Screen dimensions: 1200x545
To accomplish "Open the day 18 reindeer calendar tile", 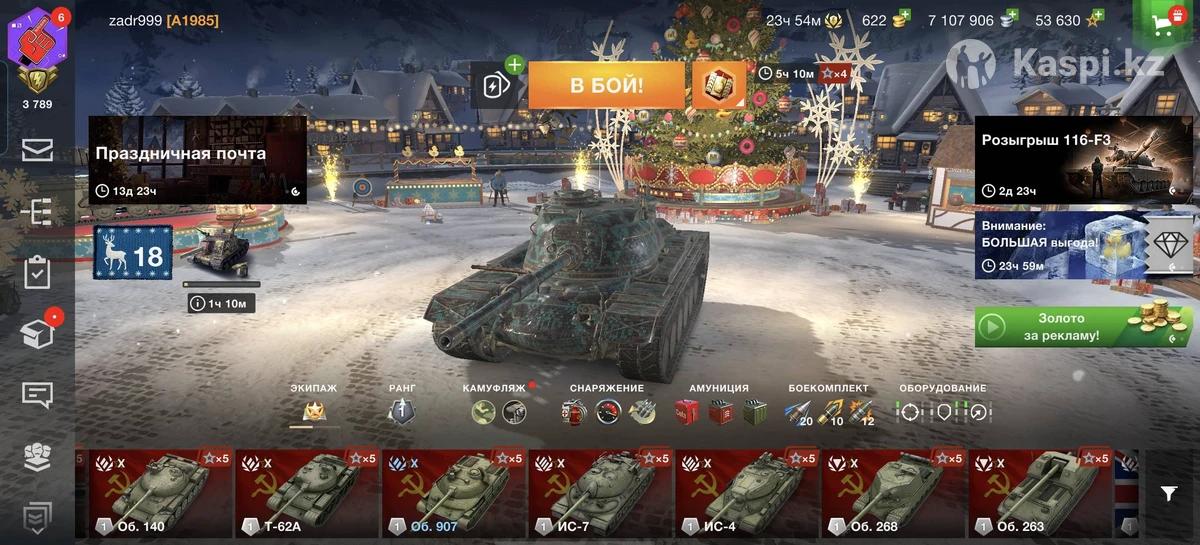I will tap(133, 253).
